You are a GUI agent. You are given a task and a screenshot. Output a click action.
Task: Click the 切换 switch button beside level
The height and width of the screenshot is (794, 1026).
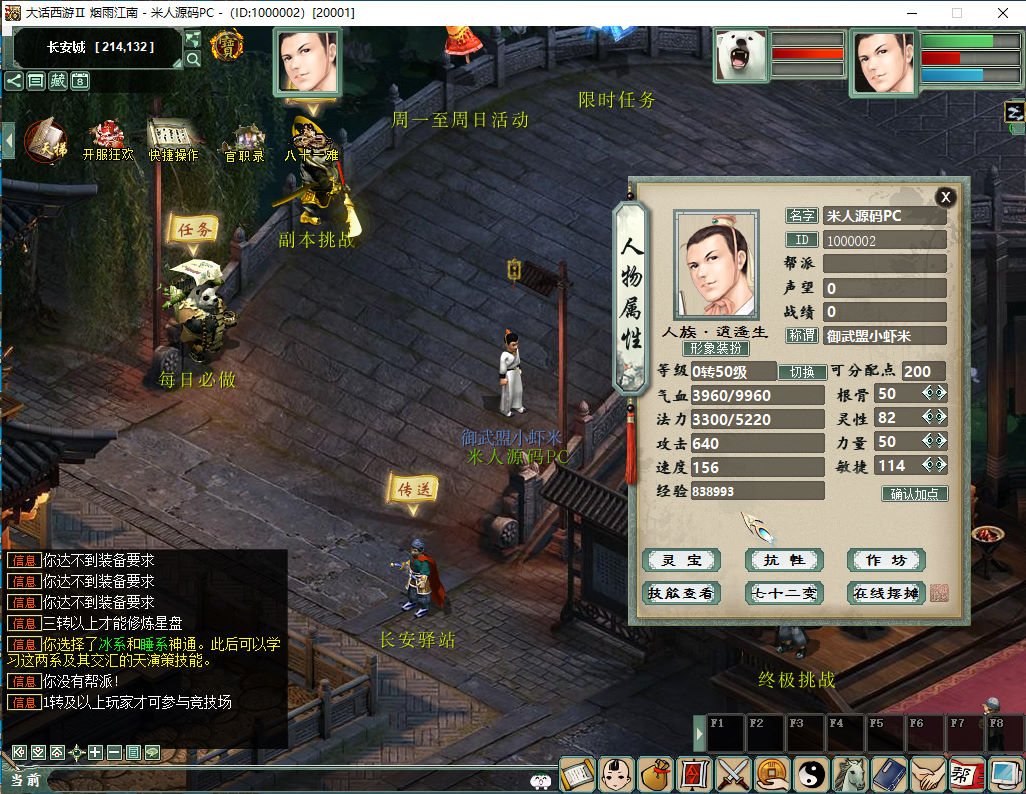pos(802,372)
